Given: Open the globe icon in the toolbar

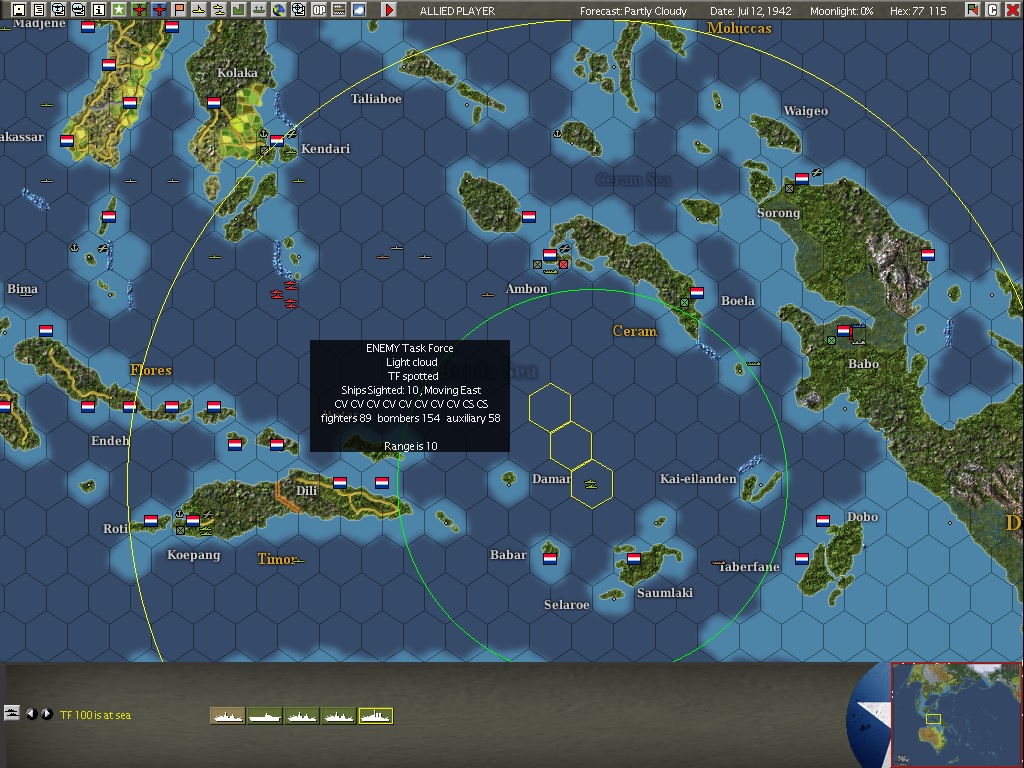Looking at the screenshot, I should coord(278,10).
